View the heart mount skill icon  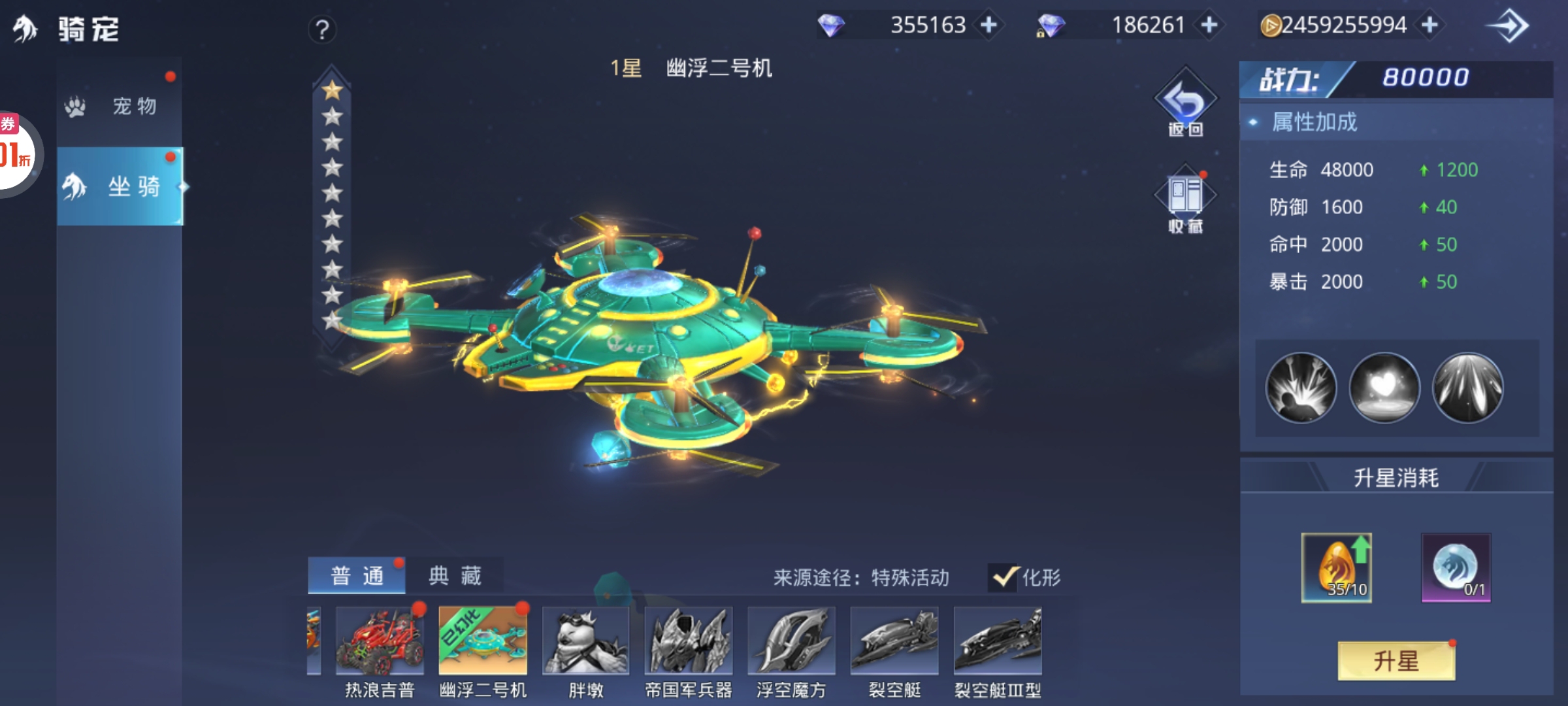pyautogui.click(x=1384, y=388)
